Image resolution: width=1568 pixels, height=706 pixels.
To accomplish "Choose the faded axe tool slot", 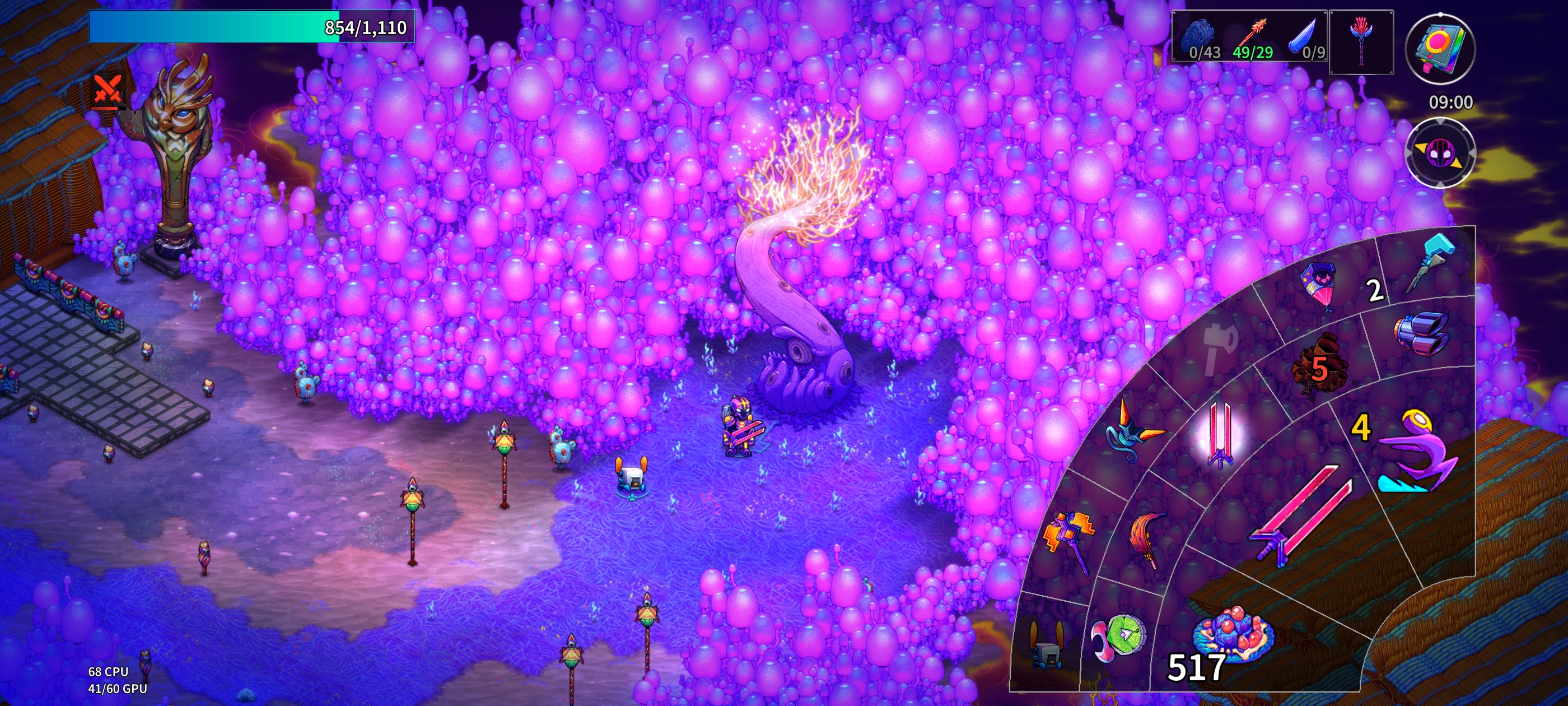I will point(1220,345).
